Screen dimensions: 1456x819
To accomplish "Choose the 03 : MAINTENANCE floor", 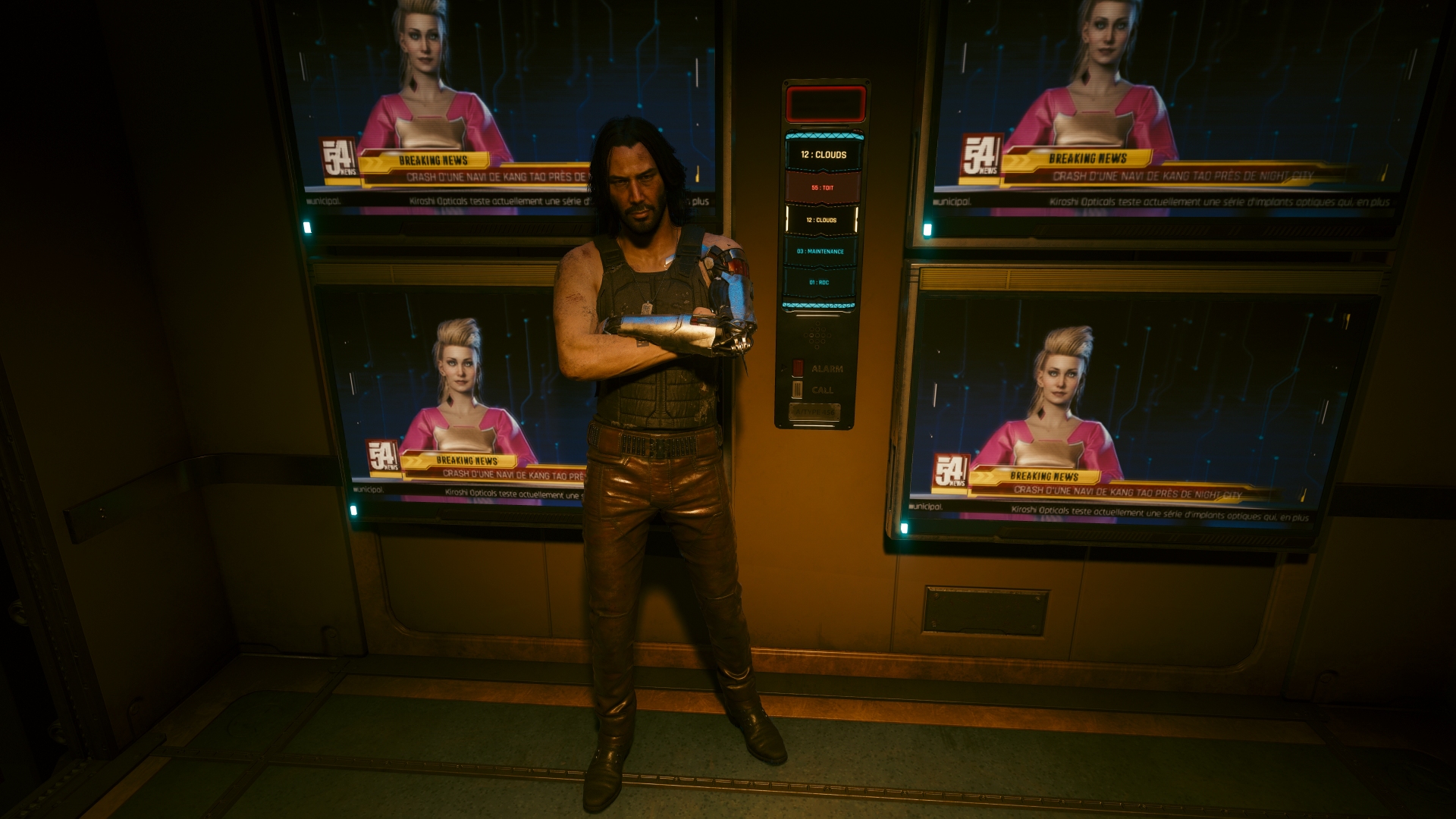I will point(820,251).
